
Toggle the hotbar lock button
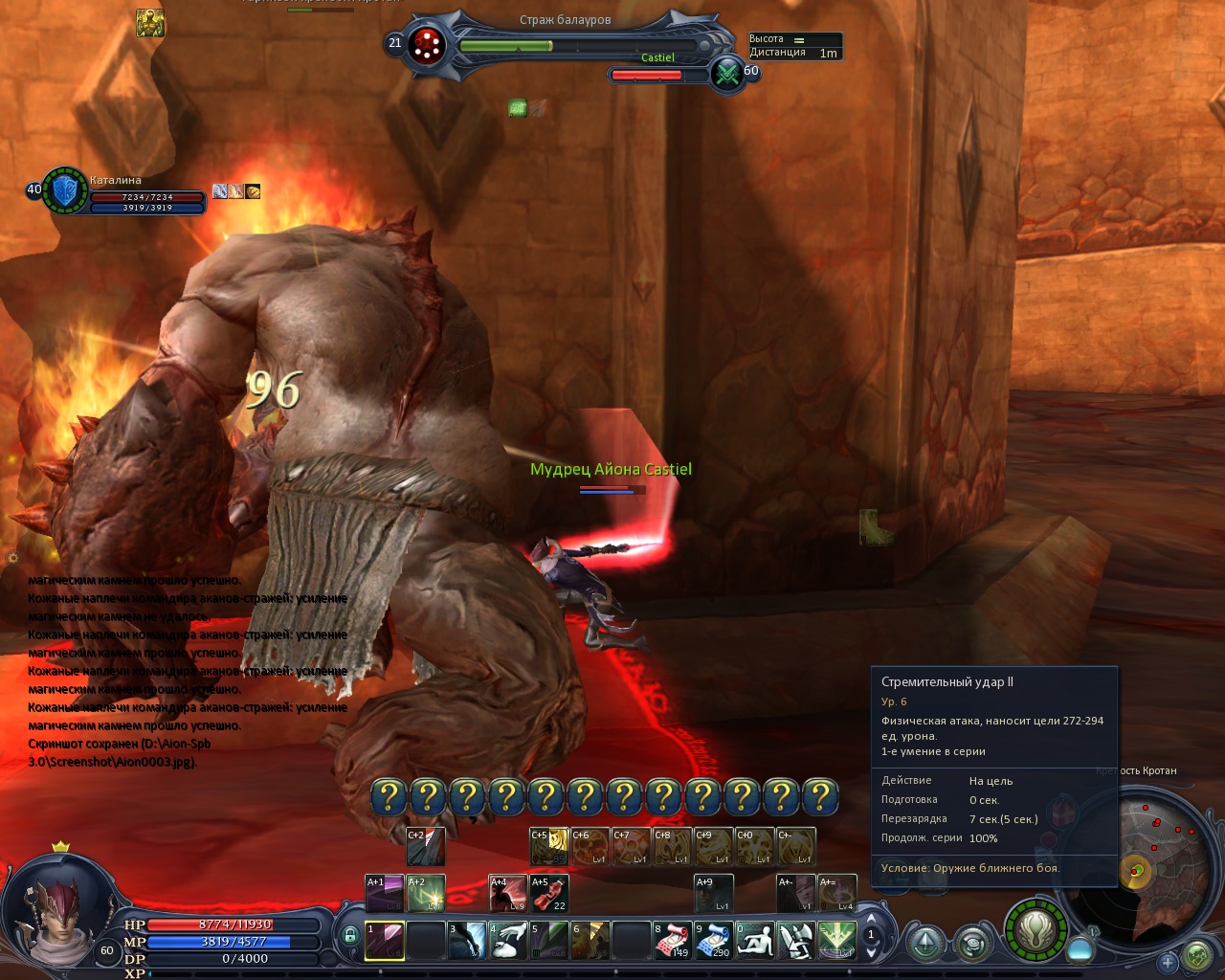click(350, 935)
